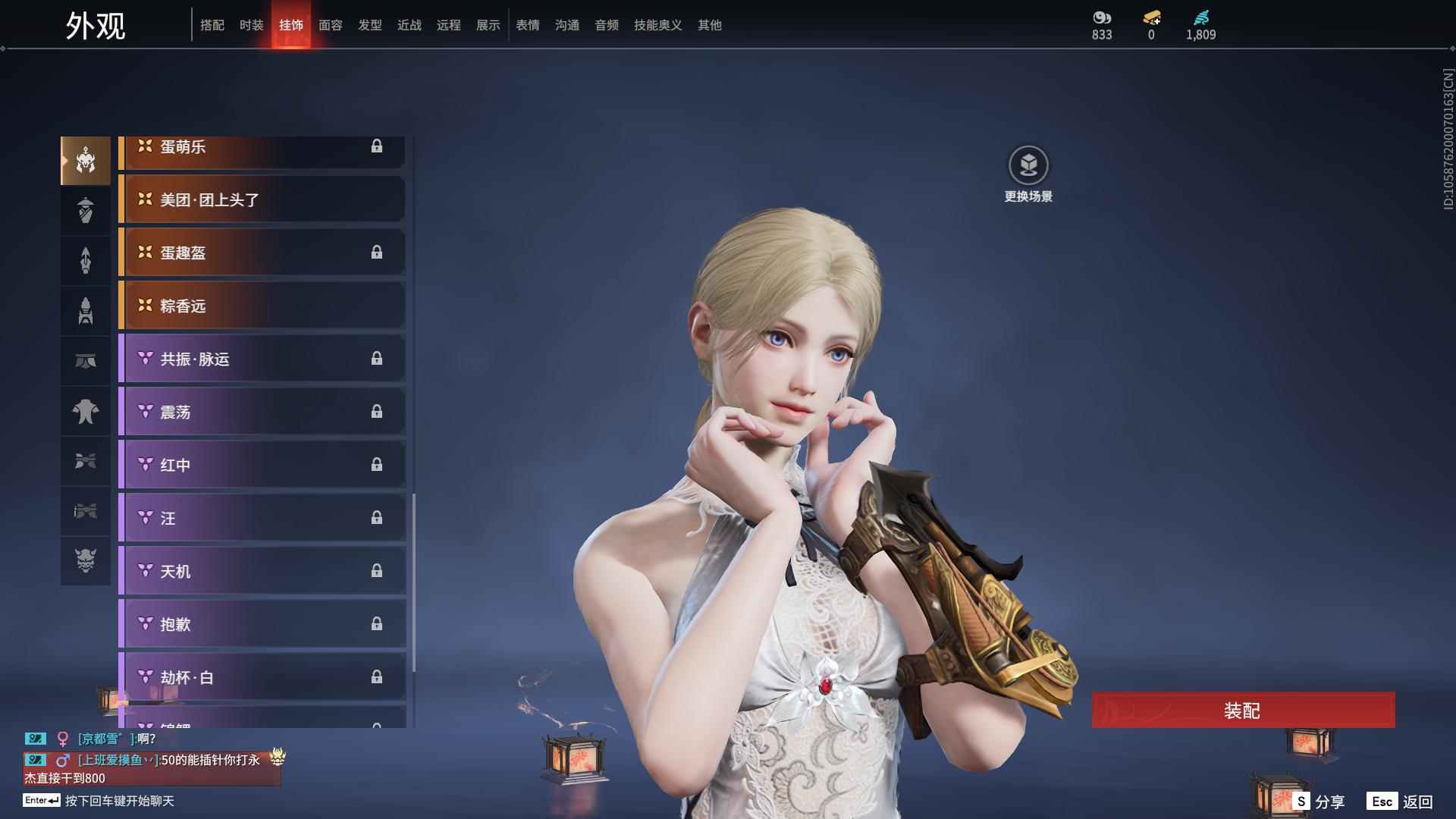The height and width of the screenshot is (819, 1456).
Task: Return with the 返回 button
Action: coord(1401,802)
